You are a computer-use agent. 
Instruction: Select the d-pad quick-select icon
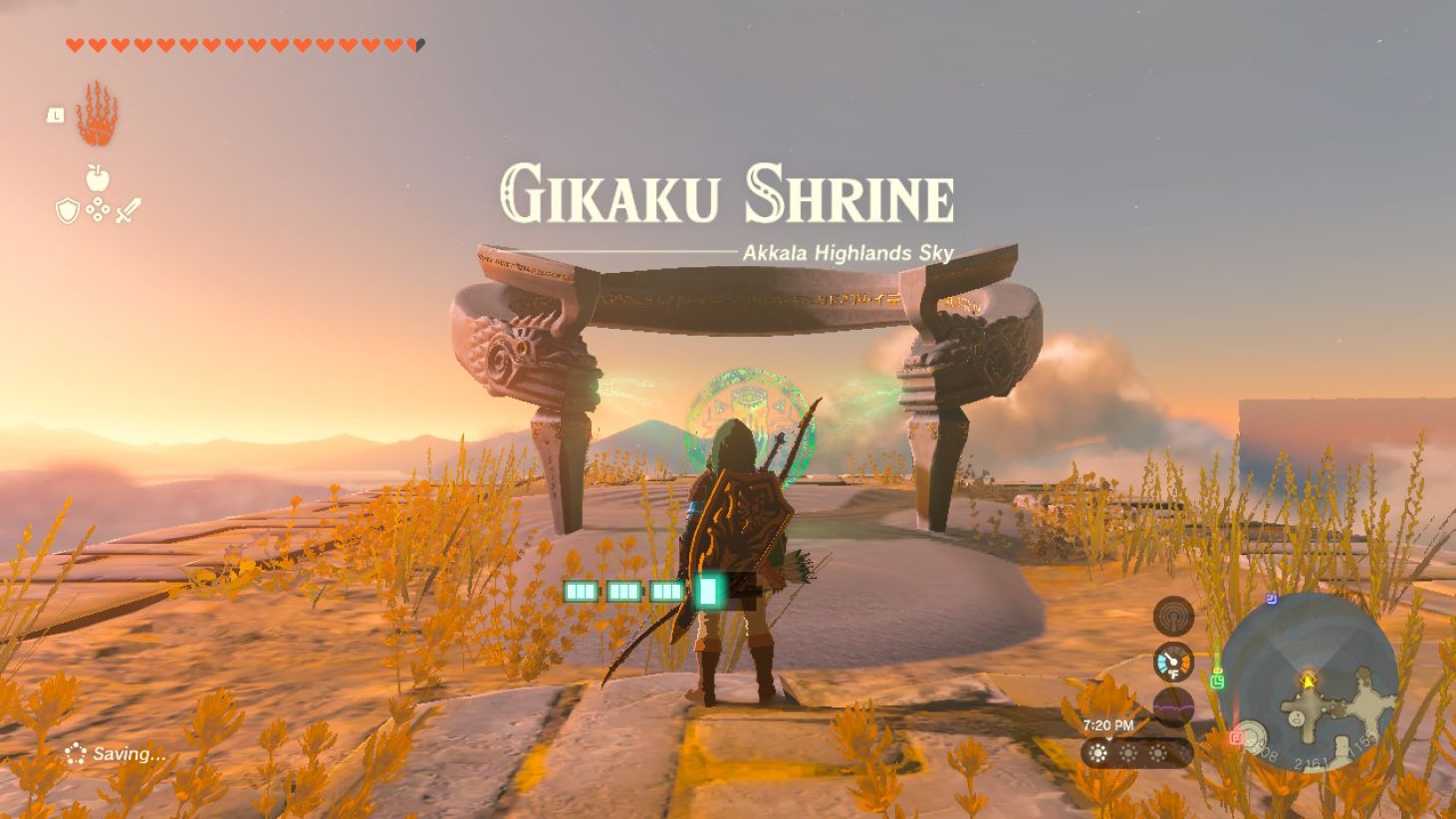(x=97, y=209)
